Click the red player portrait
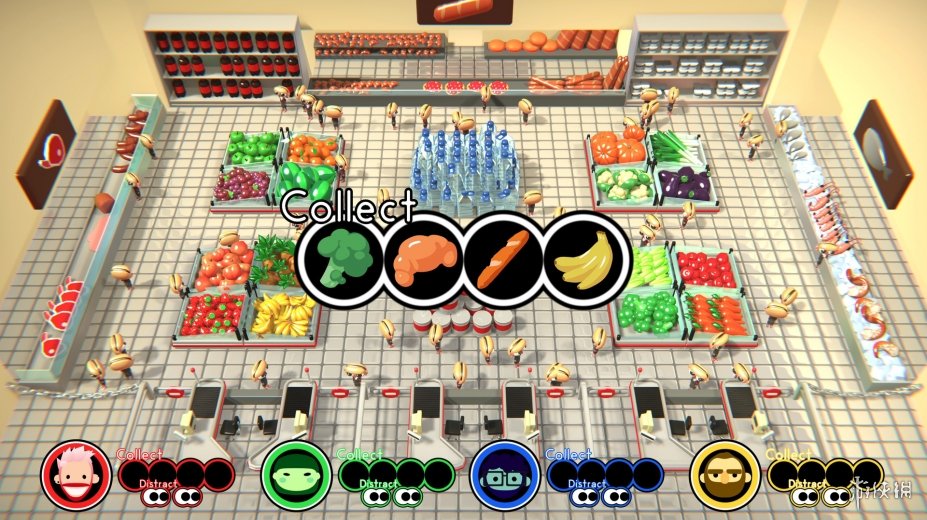 pyautogui.click(x=76, y=476)
